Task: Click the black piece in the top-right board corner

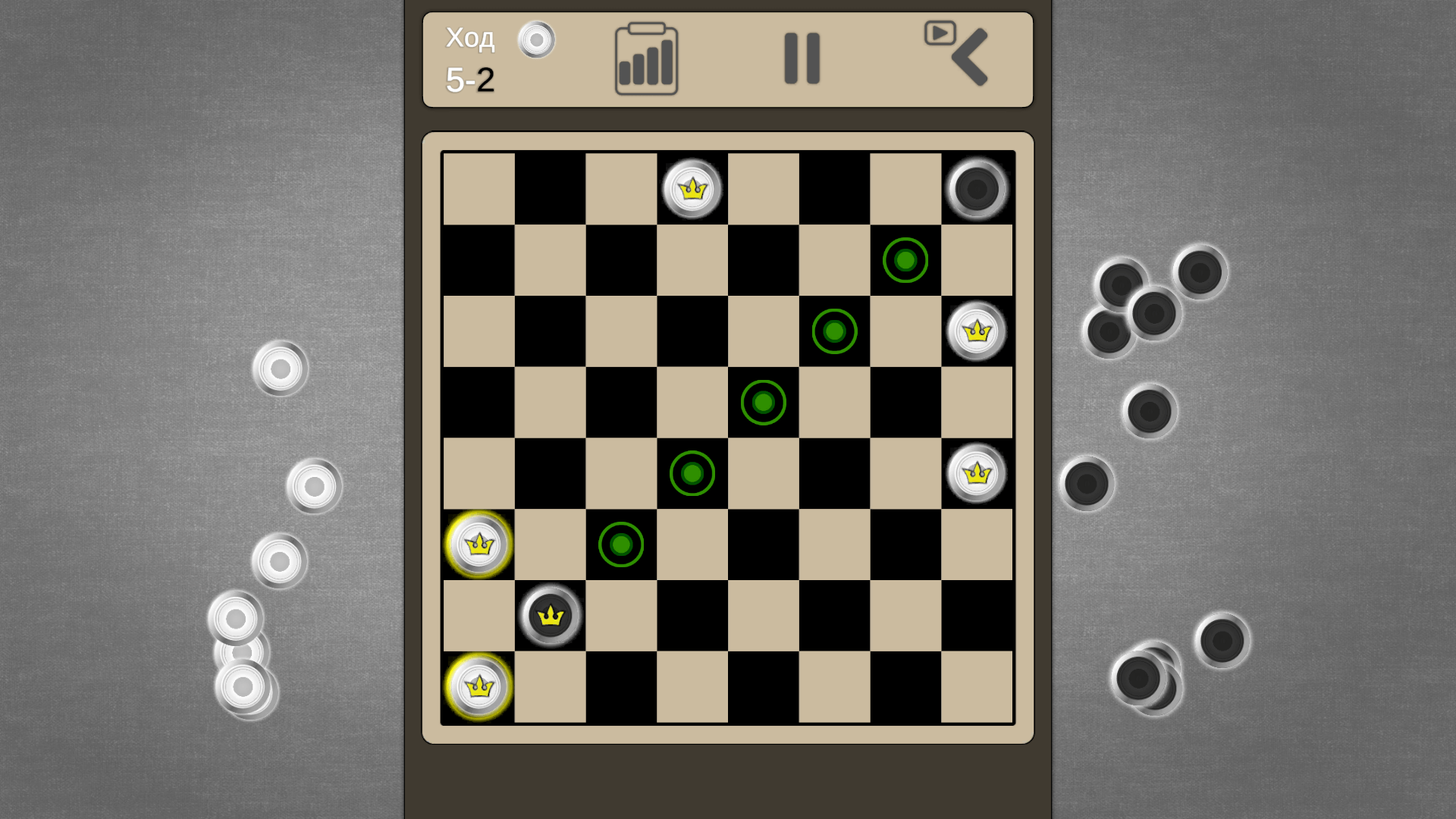Action: [976, 189]
